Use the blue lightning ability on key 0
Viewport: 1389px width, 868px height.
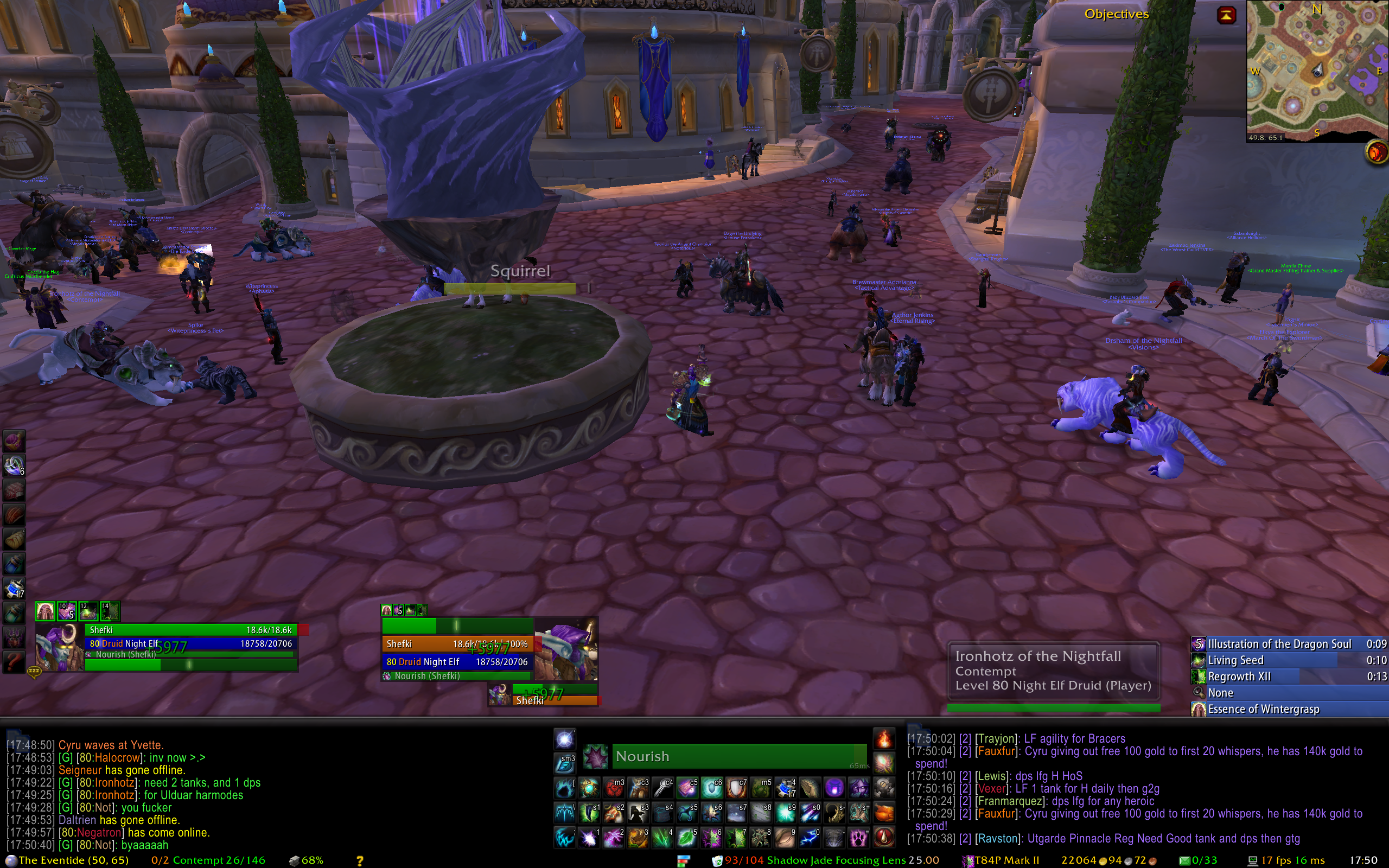(810, 838)
